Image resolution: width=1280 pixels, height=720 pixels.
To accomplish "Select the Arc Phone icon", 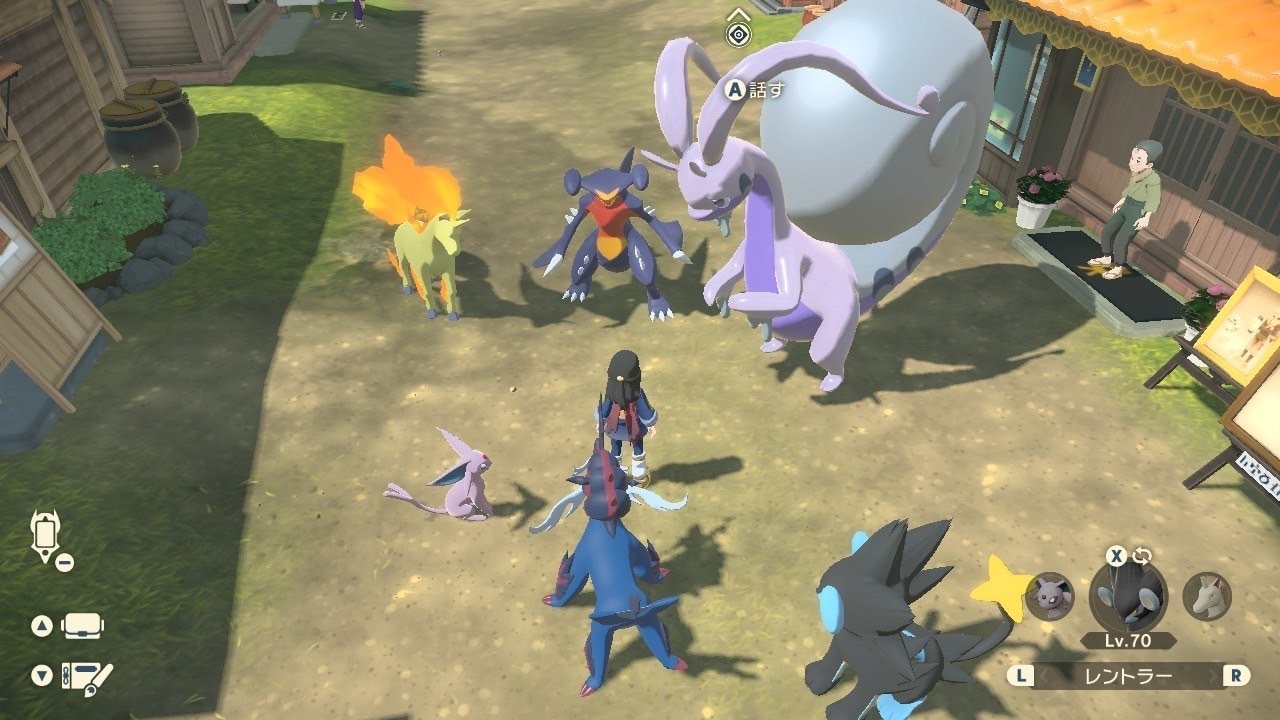I will (45, 534).
